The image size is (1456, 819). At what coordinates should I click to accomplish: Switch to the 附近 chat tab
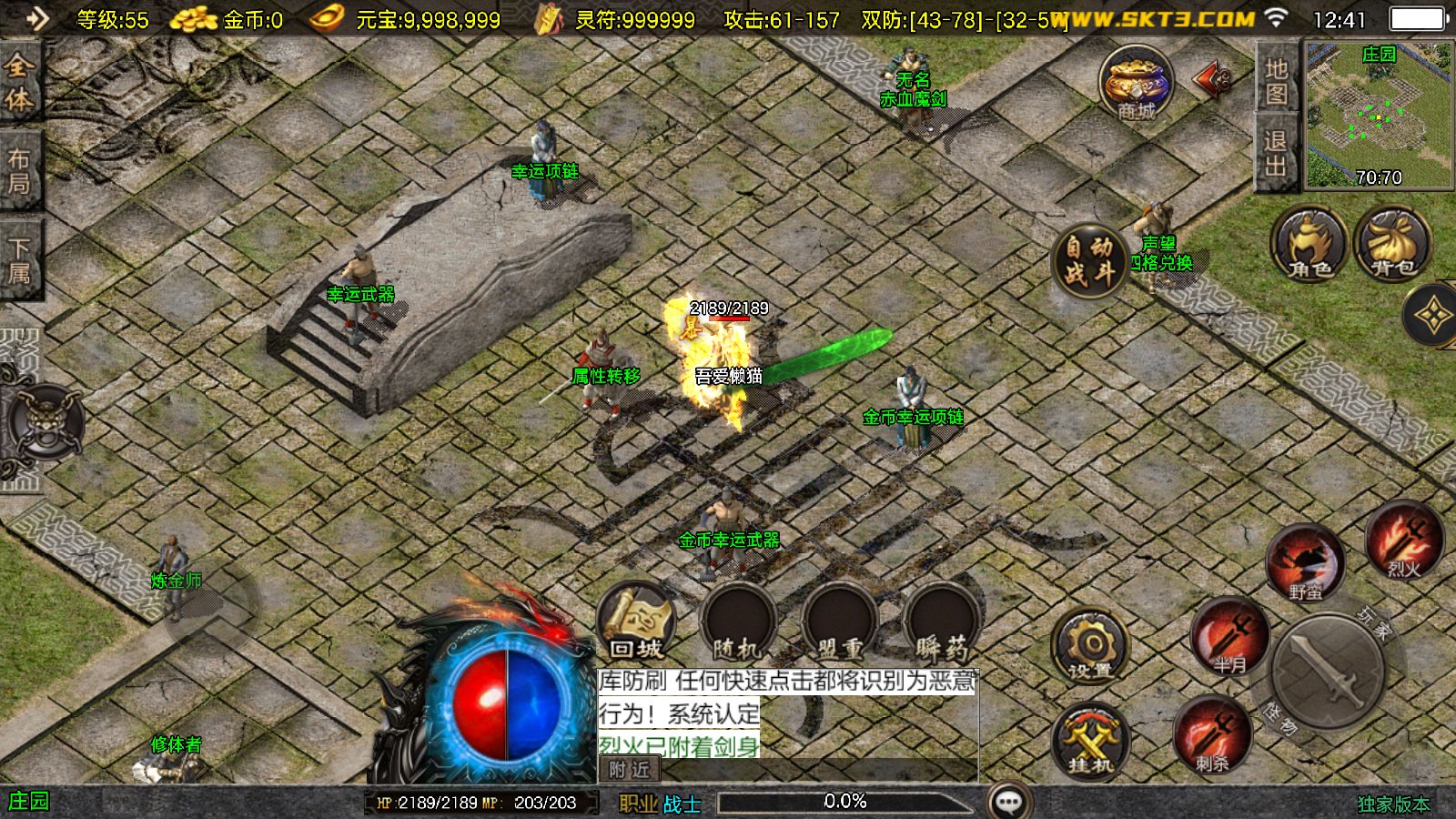[630, 770]
